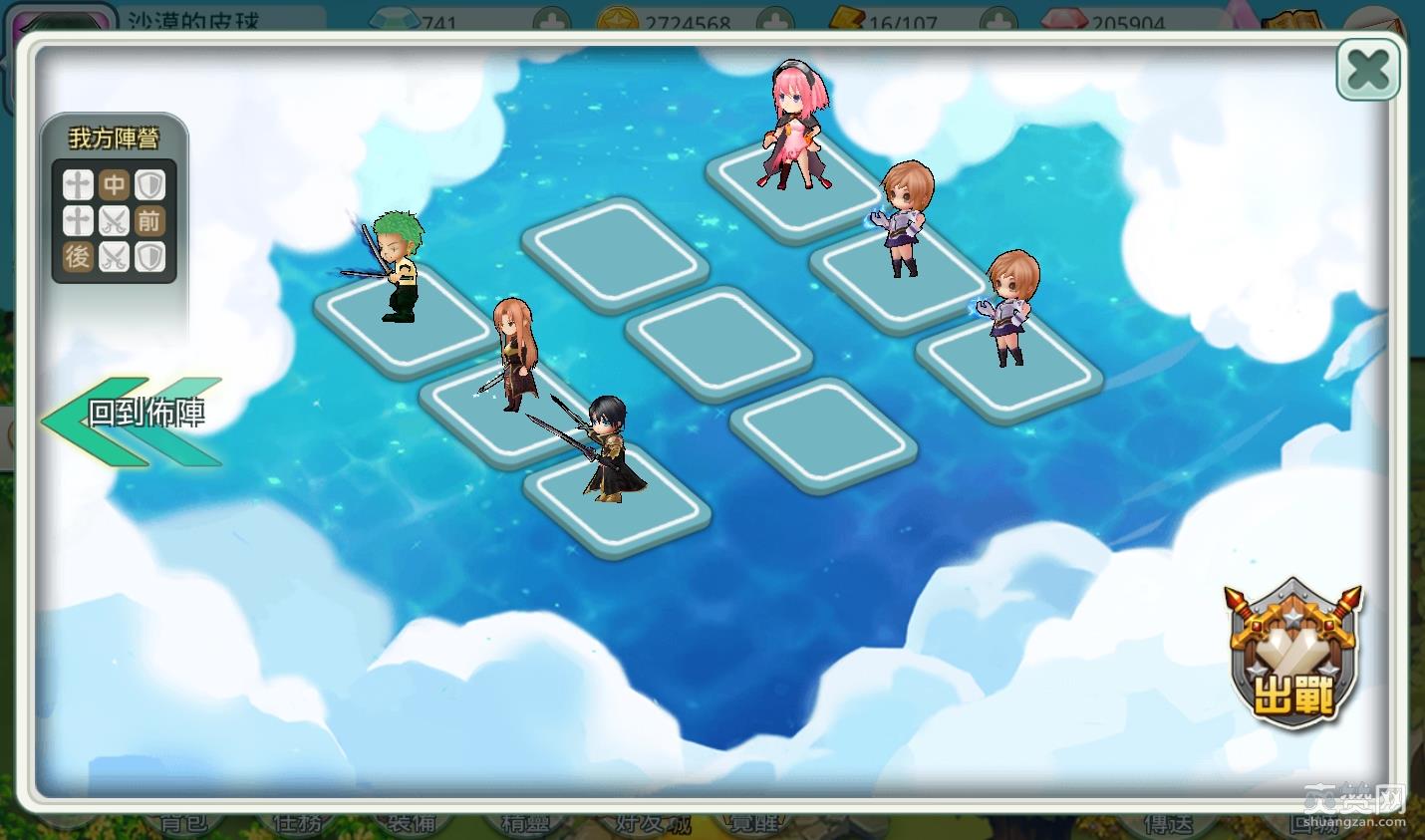
Task: Select the long-haired swordswoman in dark armor
Action: (x=515, y=354)
